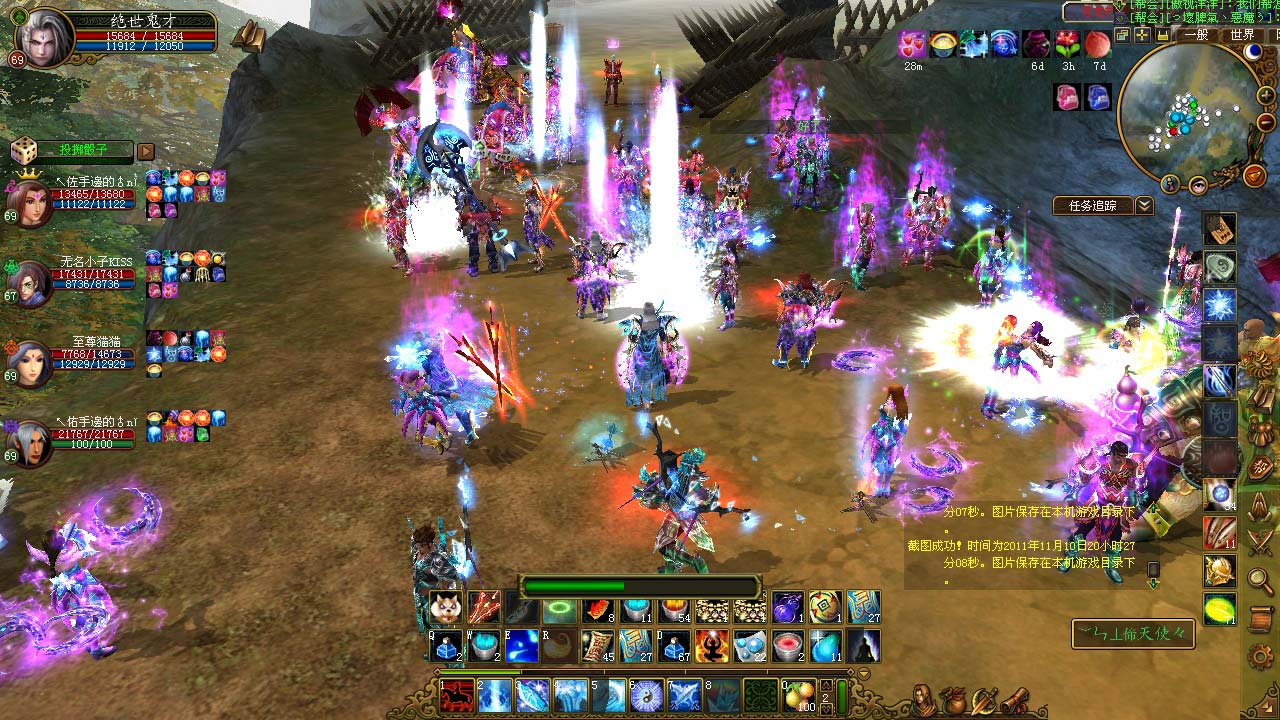Expand the quest tracker arrow toggle
Screen dimensions: 1280x720
[1144, 206]
